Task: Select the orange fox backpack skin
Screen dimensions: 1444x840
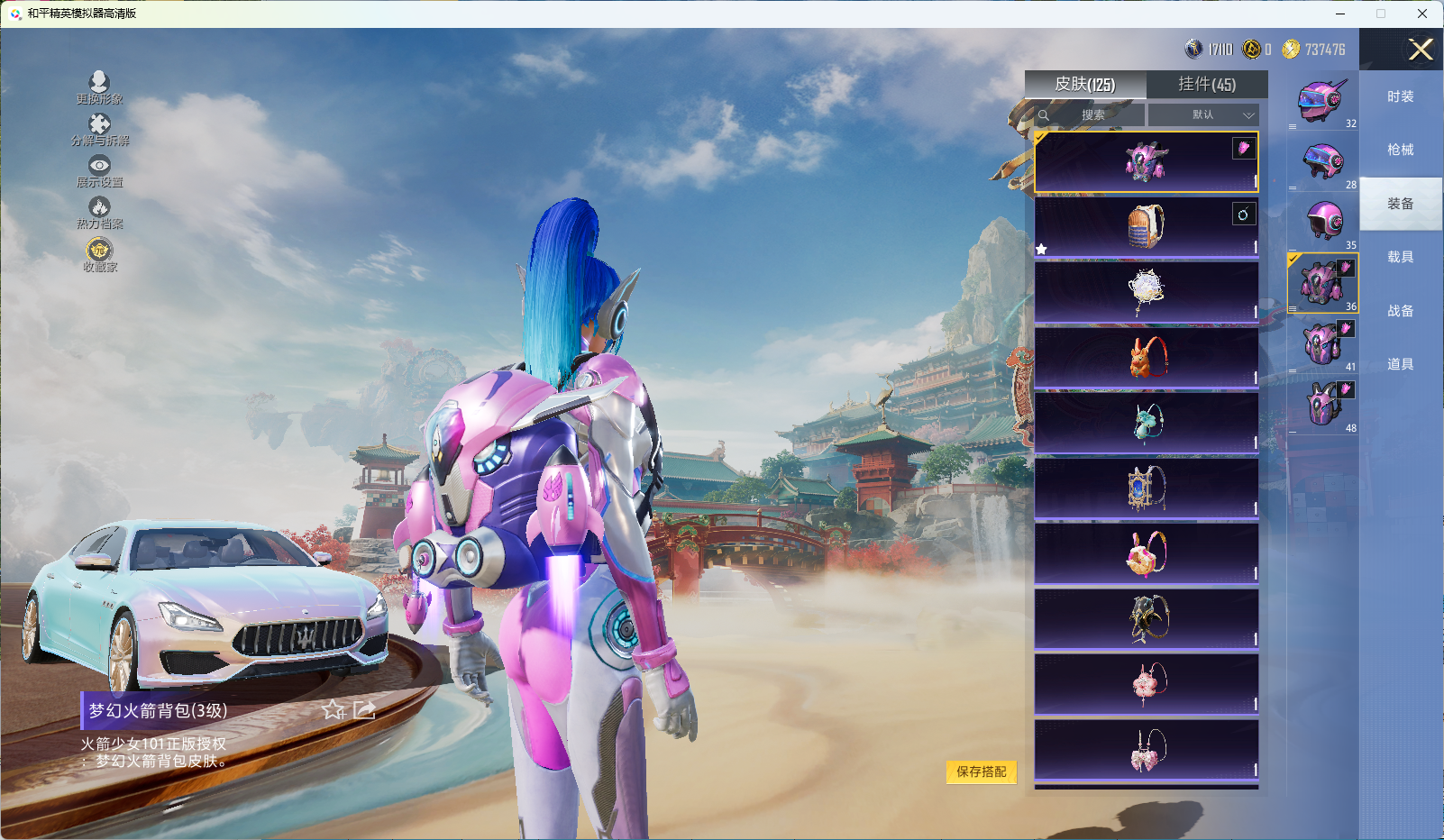Action: 1147,358
